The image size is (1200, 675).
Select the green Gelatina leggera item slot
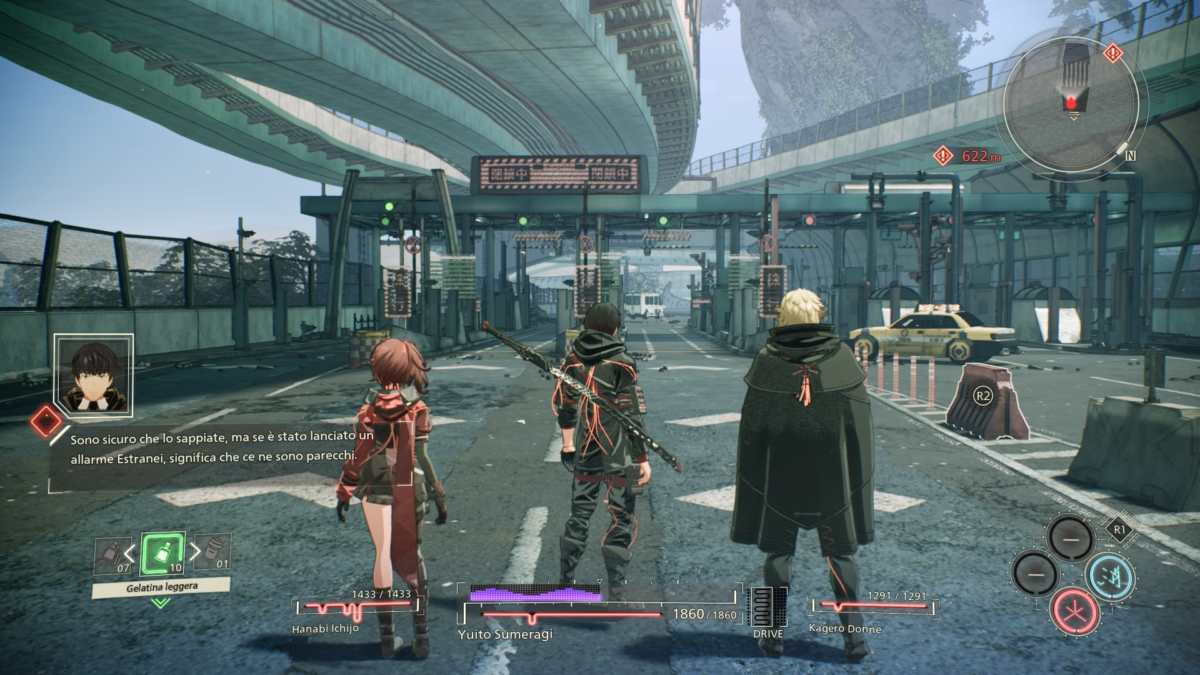(x=162, y=553)
